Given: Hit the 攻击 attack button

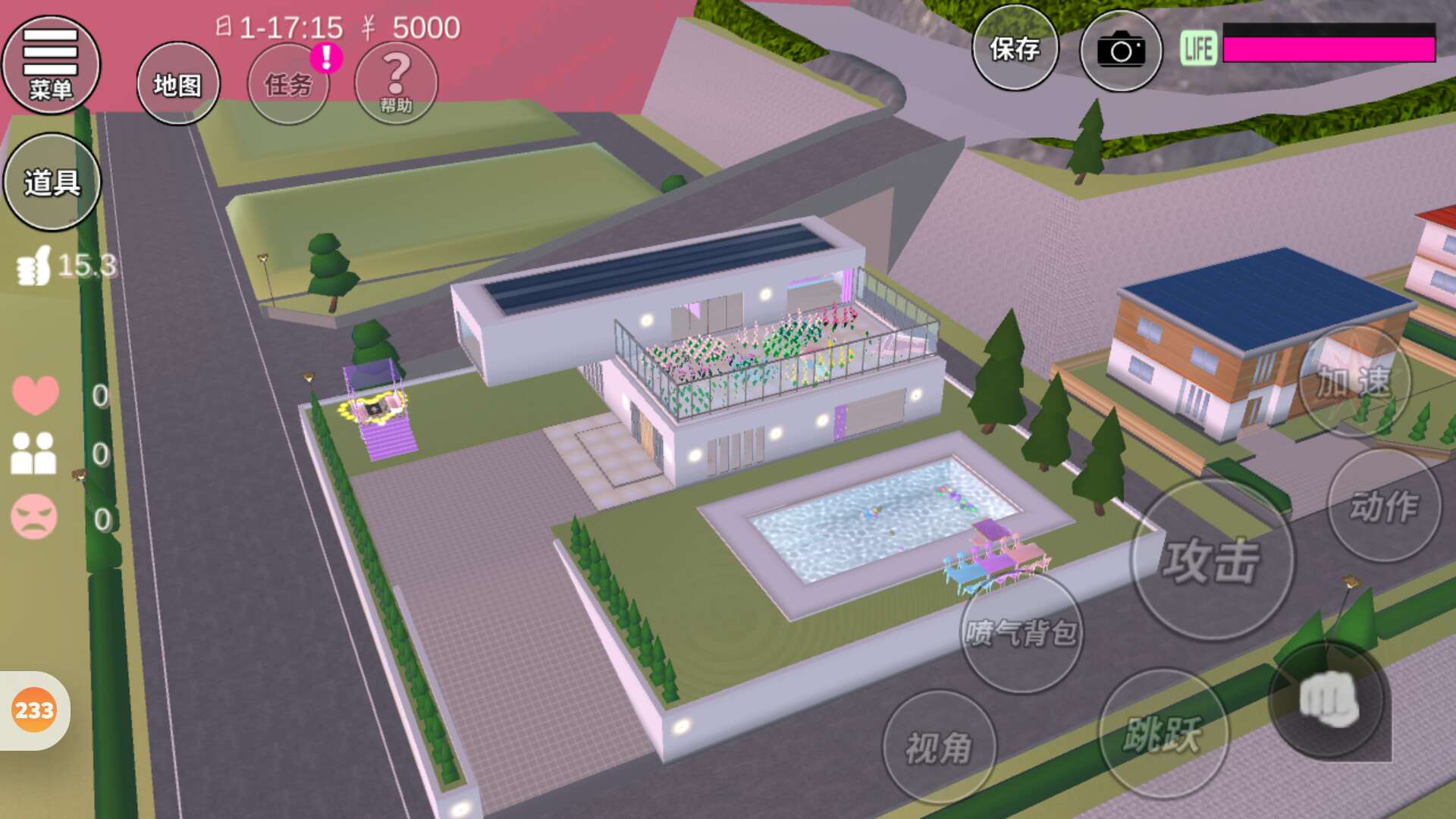Looking at the screenshot, I should pyautogui.click(x=1212, y=560).
